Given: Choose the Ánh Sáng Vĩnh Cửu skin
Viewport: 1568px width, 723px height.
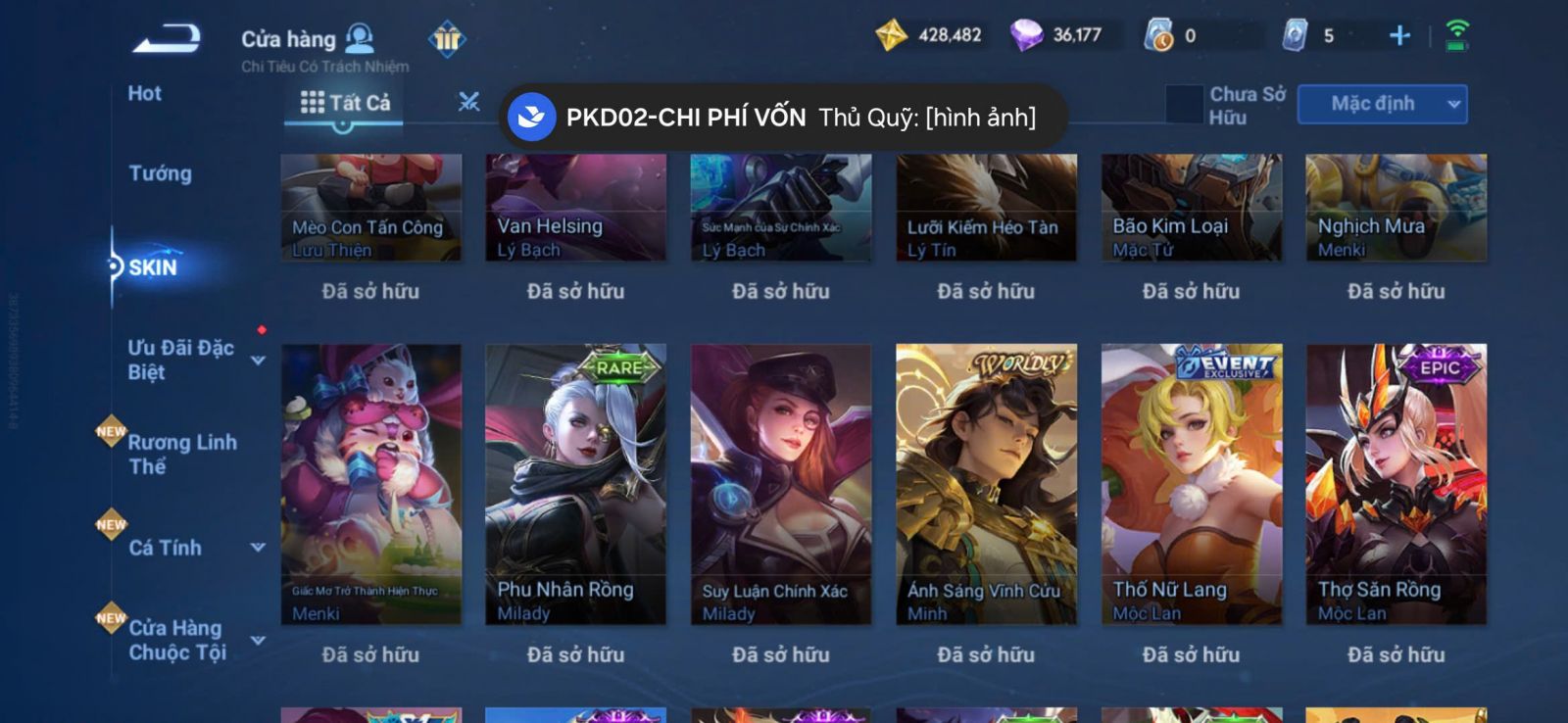Looking at the screenshot, I should coord(986,484).
